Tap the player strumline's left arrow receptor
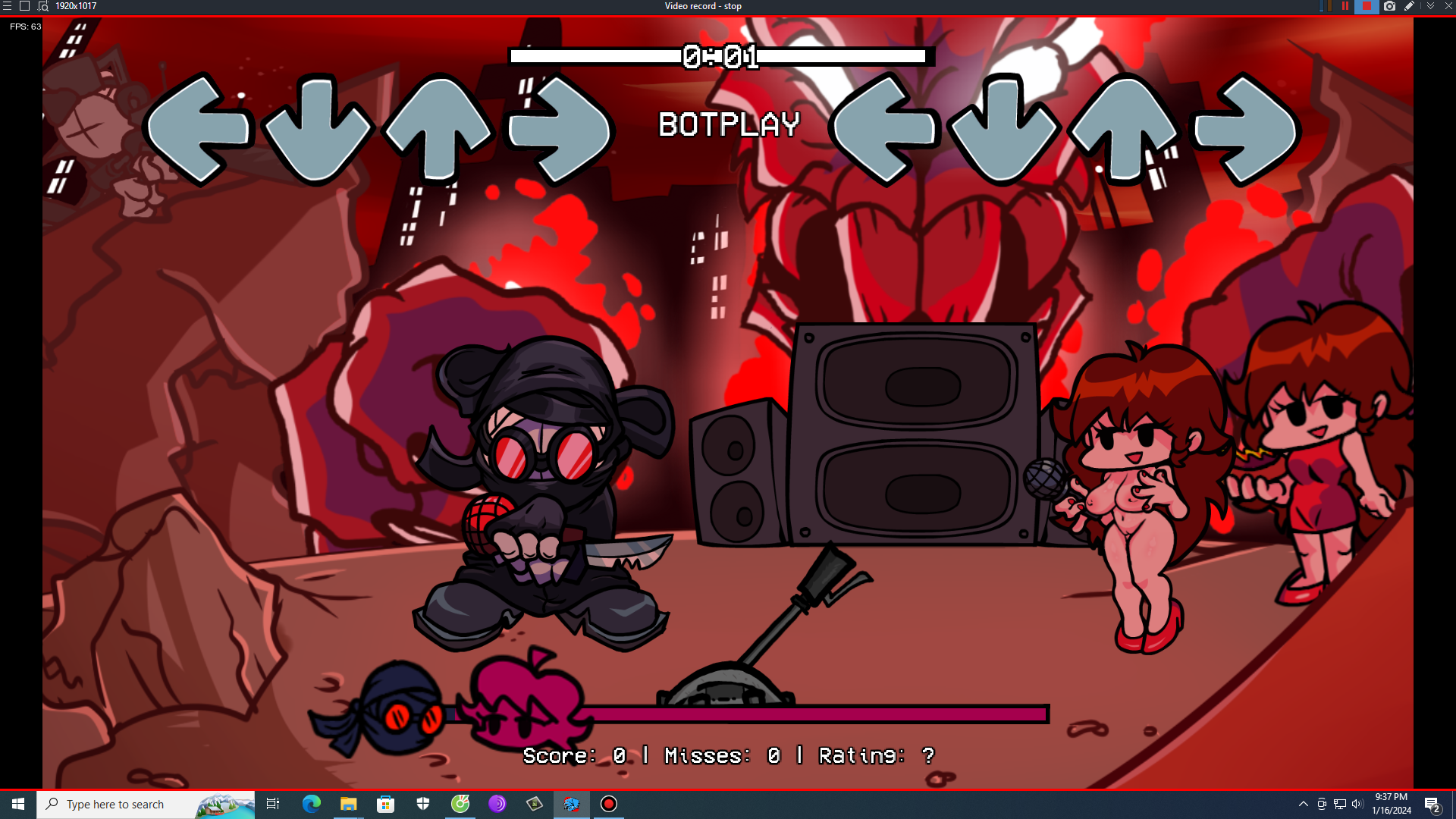The width and height of the screenshot is (1456, 819). [x=884, y=129]
